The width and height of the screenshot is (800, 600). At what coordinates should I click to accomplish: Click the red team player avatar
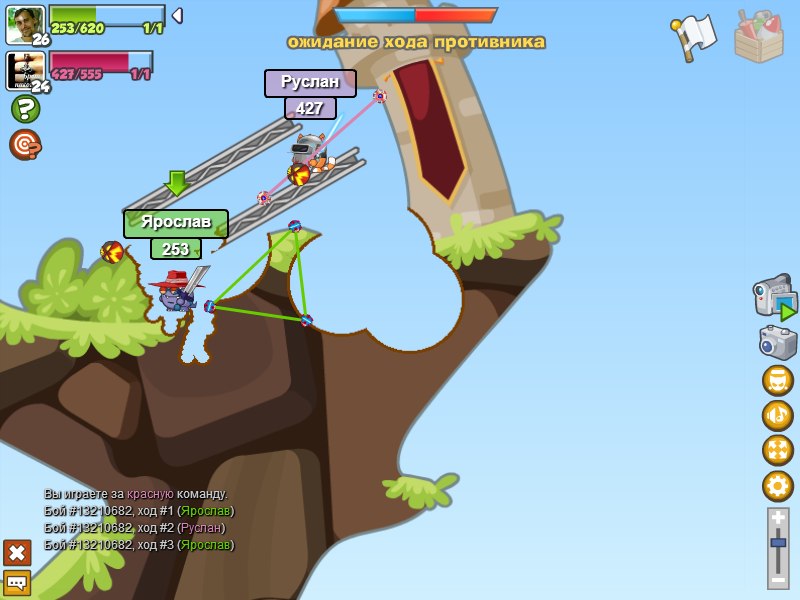point(24,71)
